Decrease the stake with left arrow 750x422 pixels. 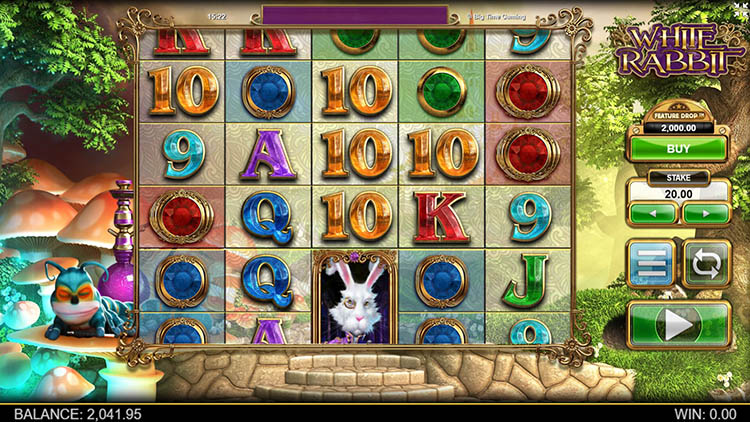[x=654, y=213]
